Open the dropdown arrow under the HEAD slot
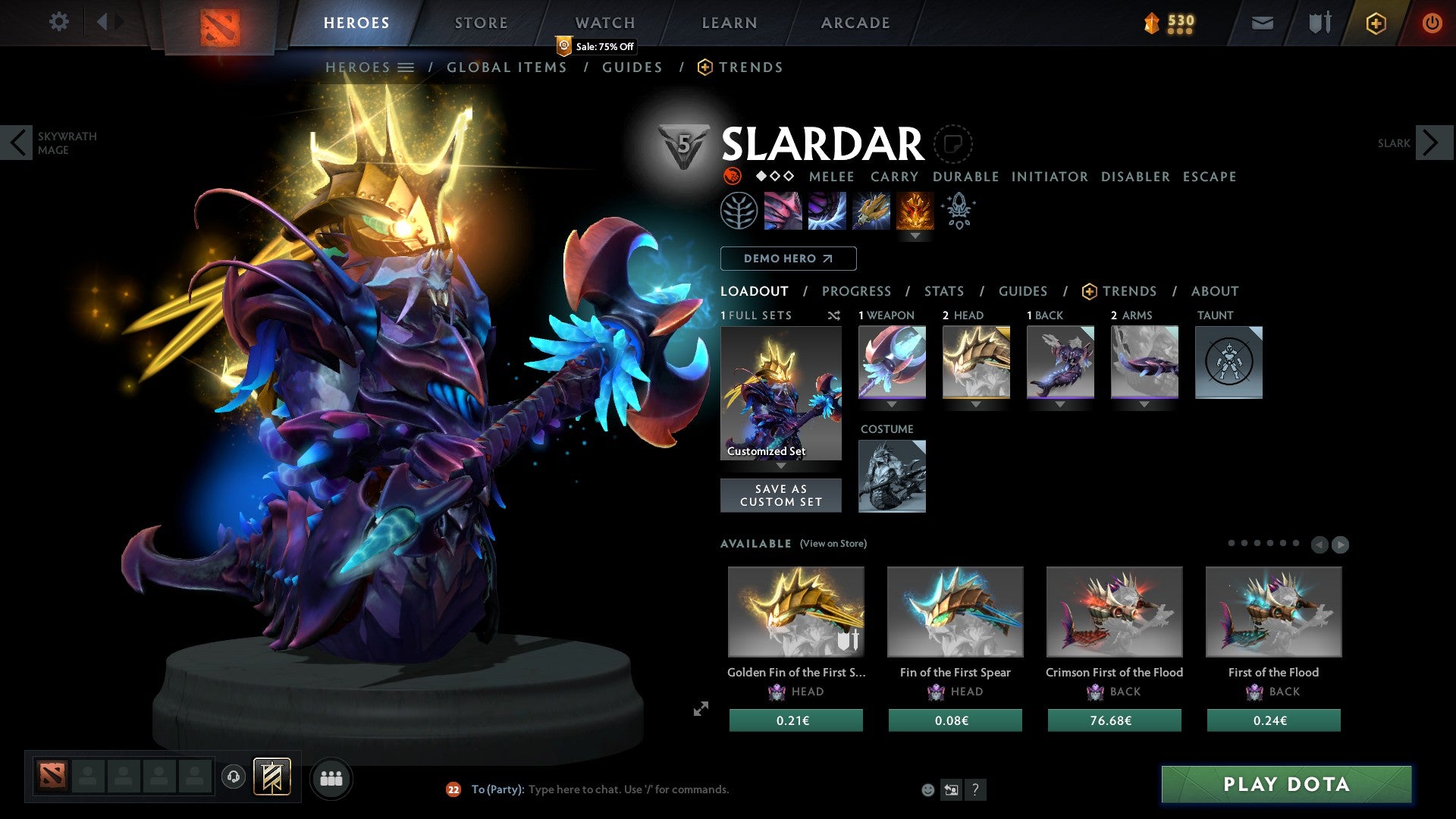 [976, 404]
